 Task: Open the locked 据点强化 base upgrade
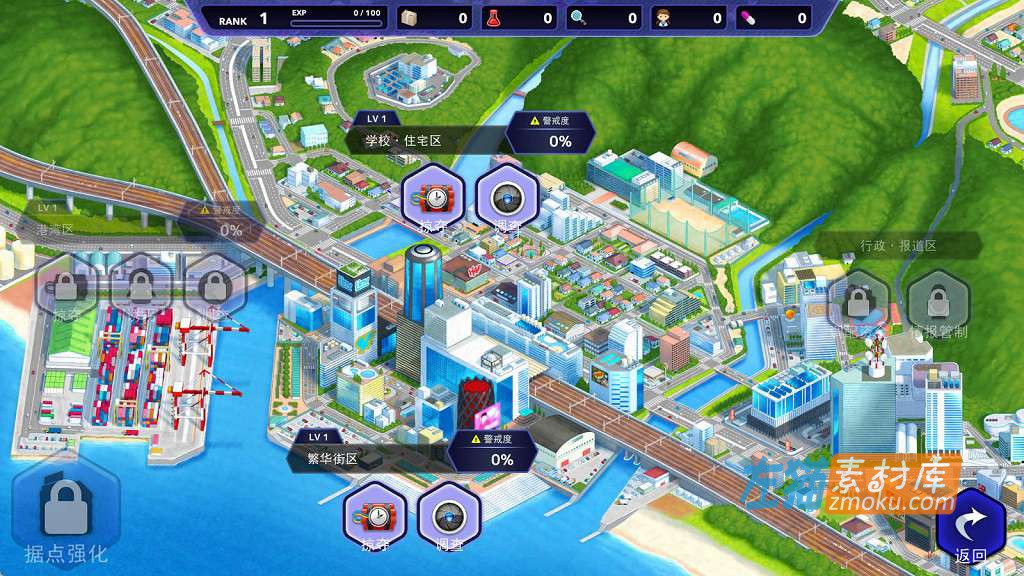point(66,516)
